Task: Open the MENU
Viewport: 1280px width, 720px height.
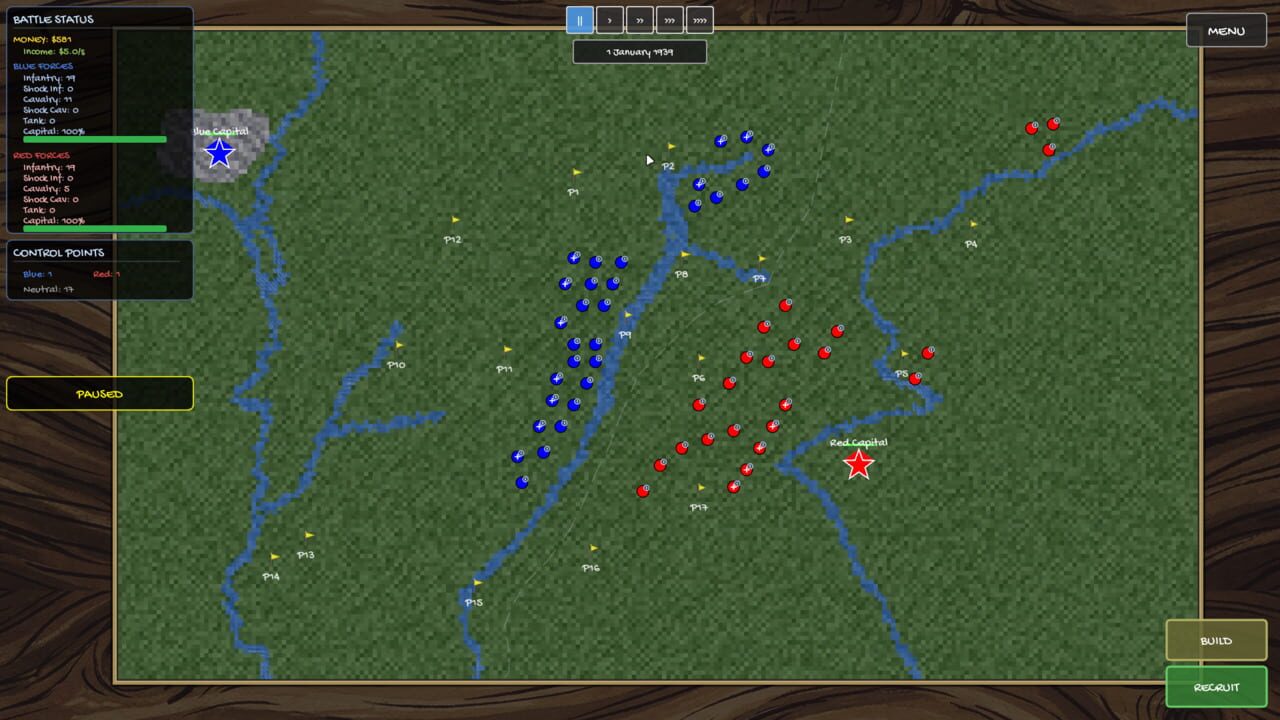Action: point(1227,30)
